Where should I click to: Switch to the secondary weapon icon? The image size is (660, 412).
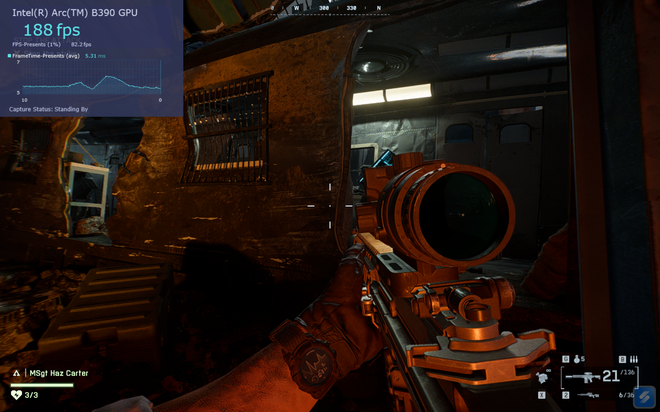pyautogui.click(x=586, y=396)
